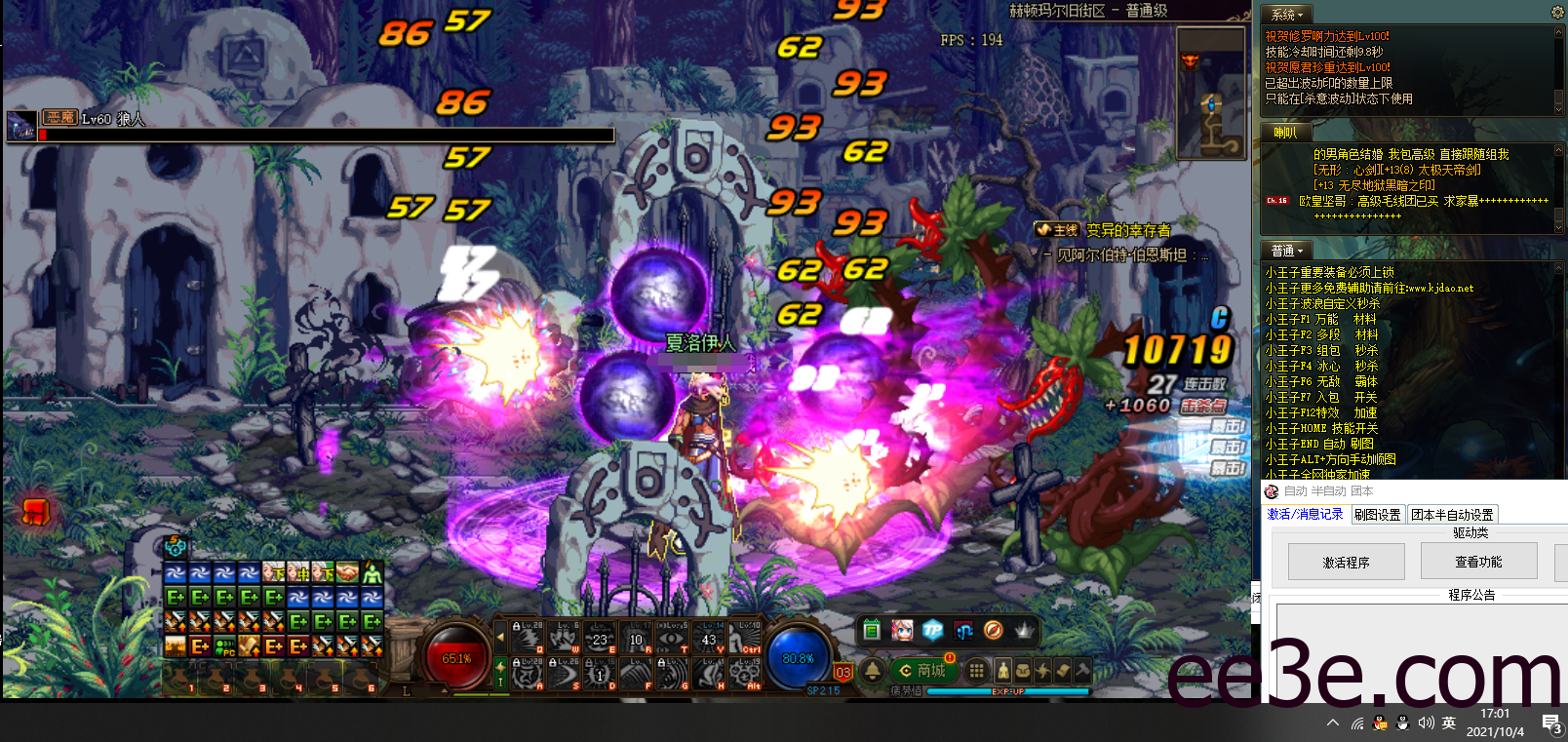Select the 喇叭 megaphone chat tab
Image resolution: width=1568 pixels, height=742 pixels.
coord(1285,133)
